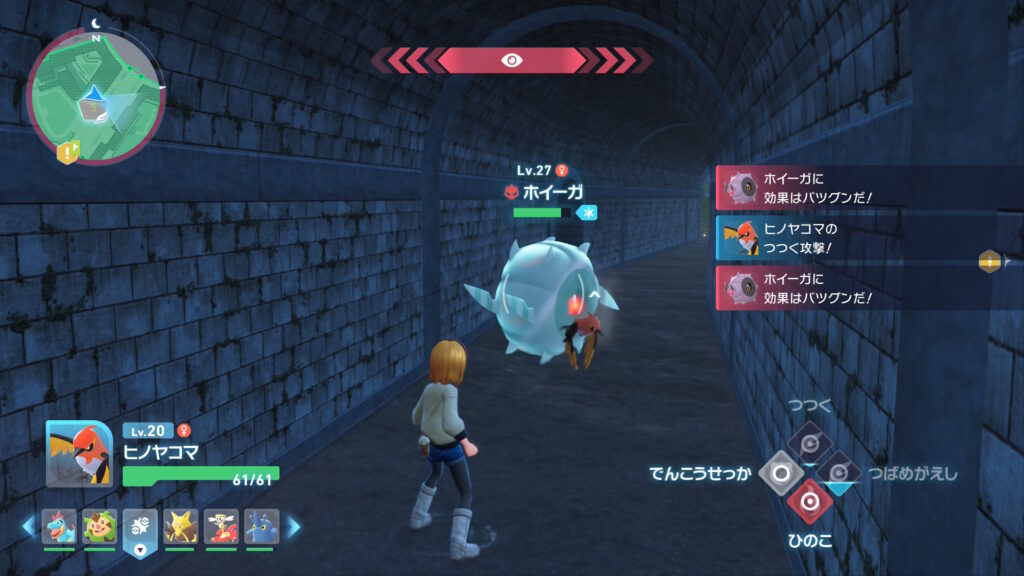Choose Kadabra from the party bar

coord(180,526)
